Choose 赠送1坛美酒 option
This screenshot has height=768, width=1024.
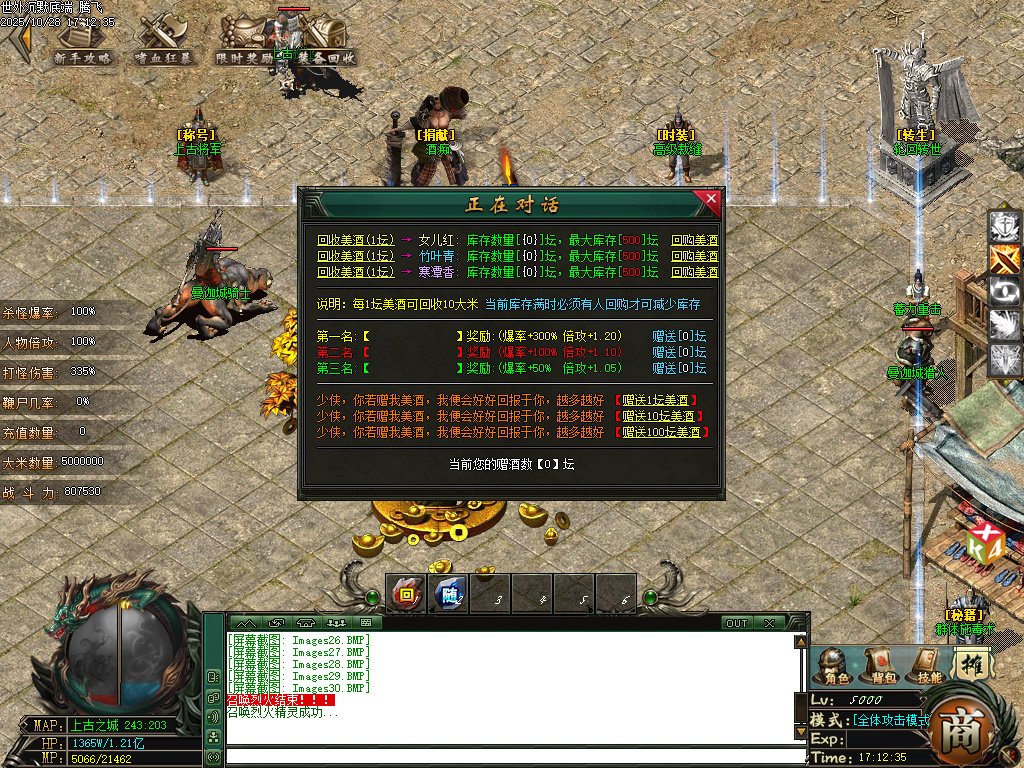658,400
